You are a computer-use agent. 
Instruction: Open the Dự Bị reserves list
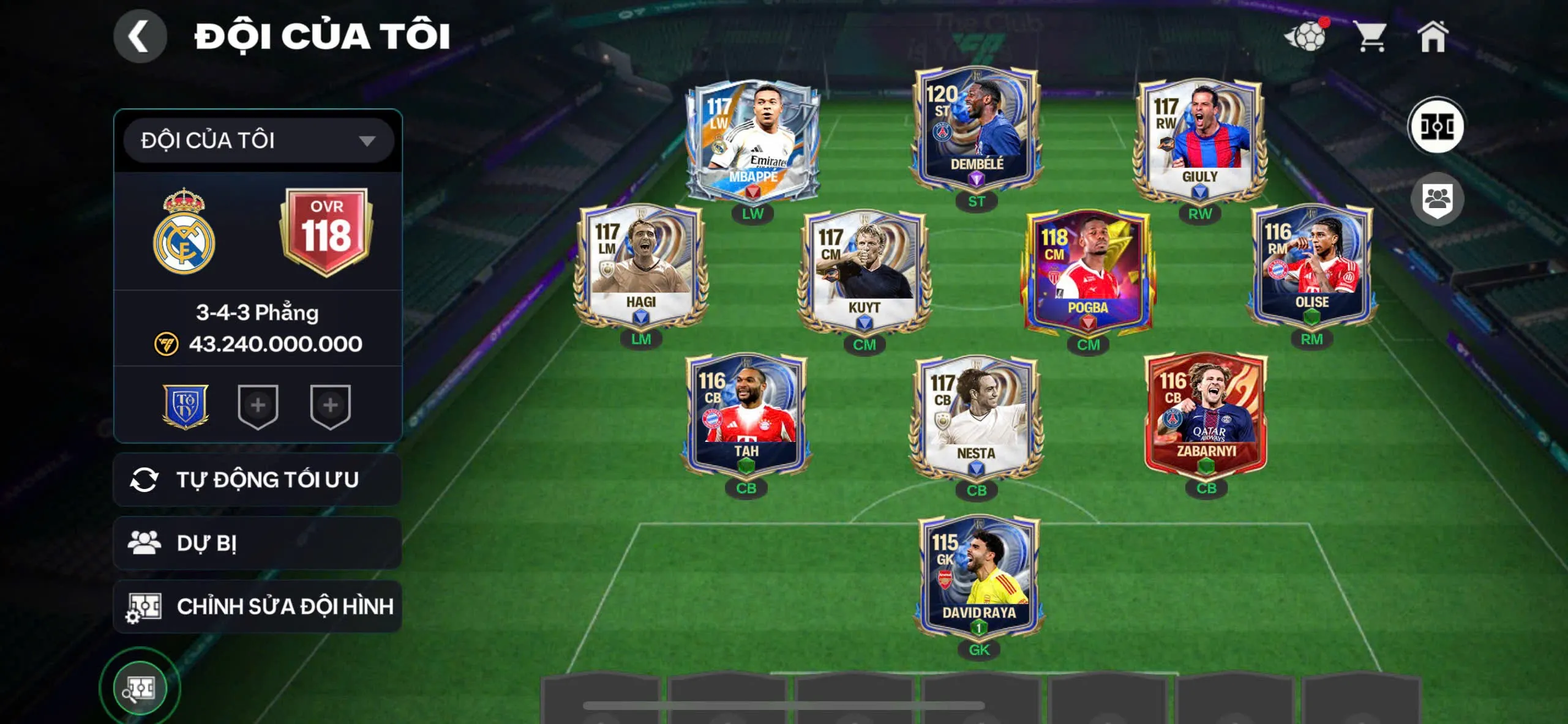coord(258,543)
